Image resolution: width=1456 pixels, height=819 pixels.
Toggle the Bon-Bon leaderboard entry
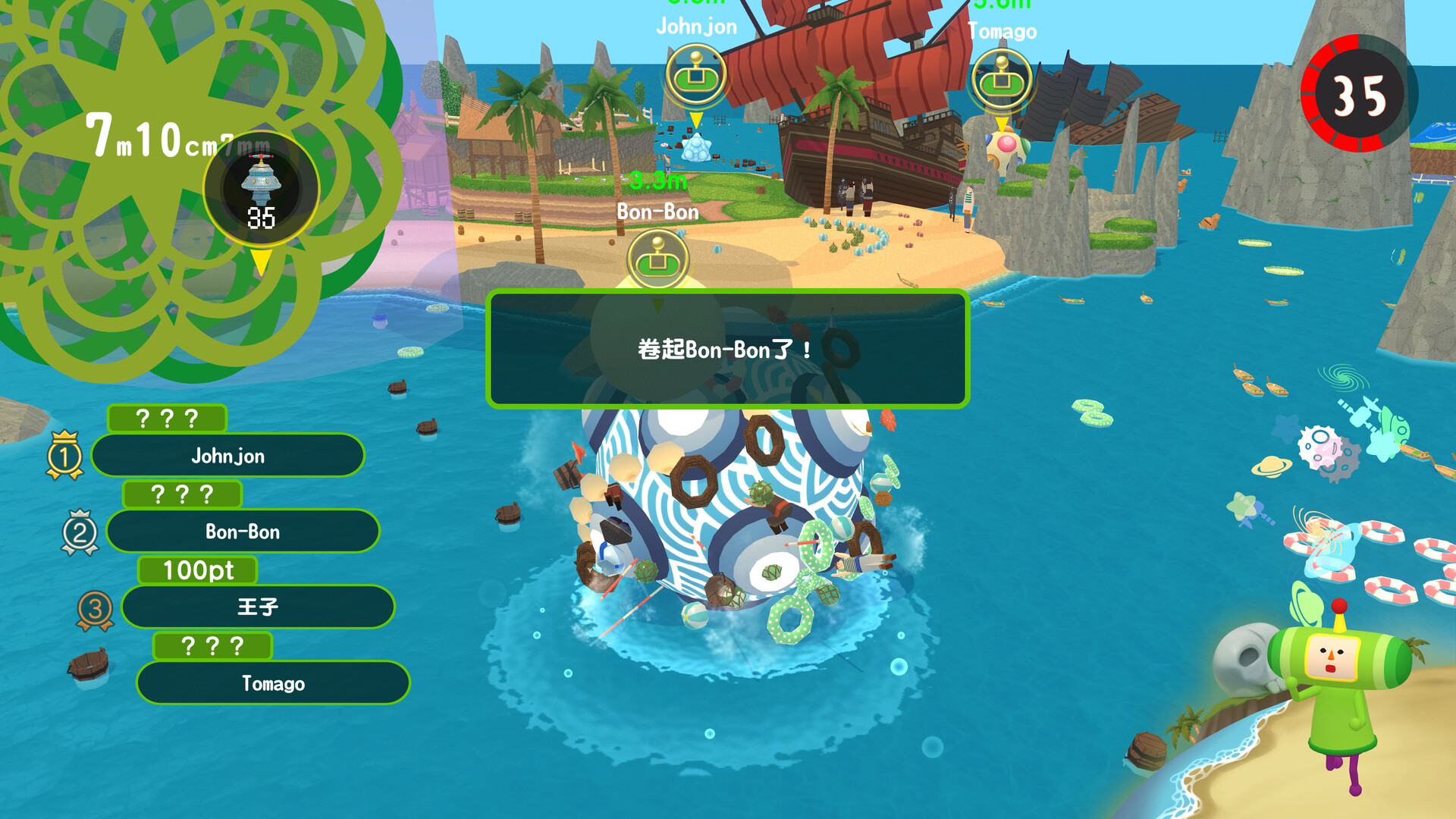[x=243, y=532]
